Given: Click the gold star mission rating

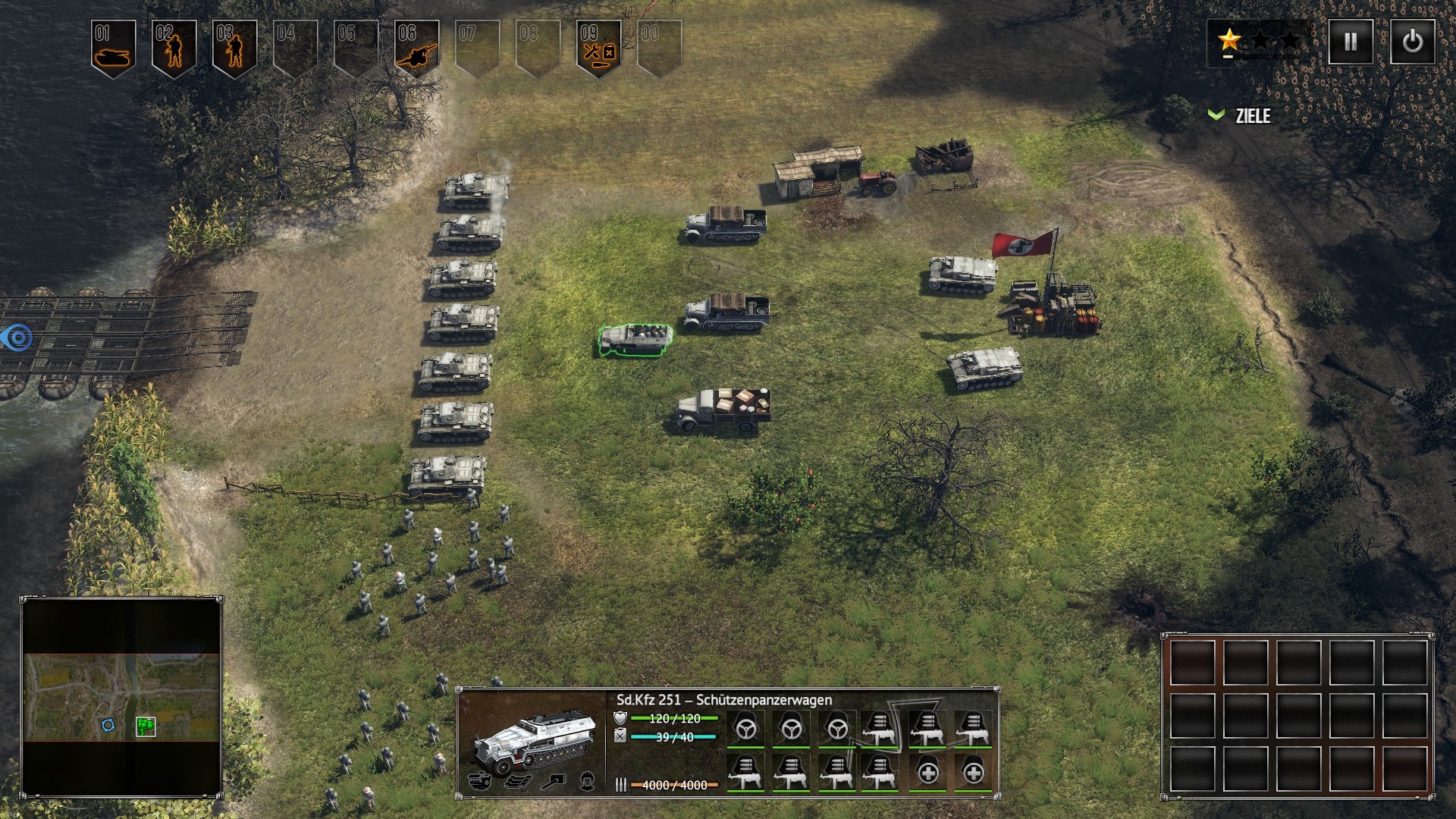Looking at the screenshot, I should pyautogui.click(x=1229, y=39).
